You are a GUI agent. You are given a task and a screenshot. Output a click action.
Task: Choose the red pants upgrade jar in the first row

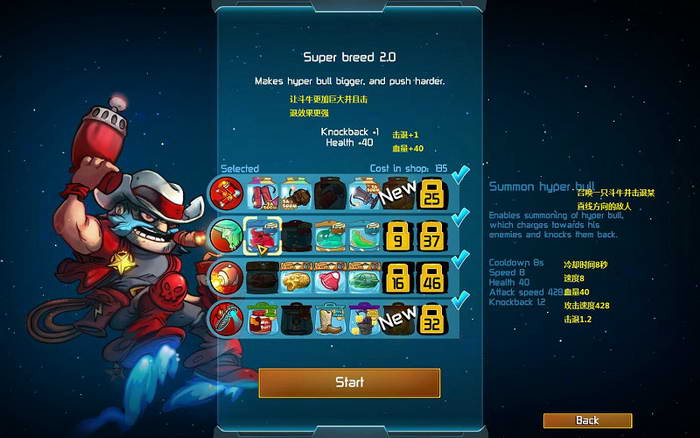[262, 194]
